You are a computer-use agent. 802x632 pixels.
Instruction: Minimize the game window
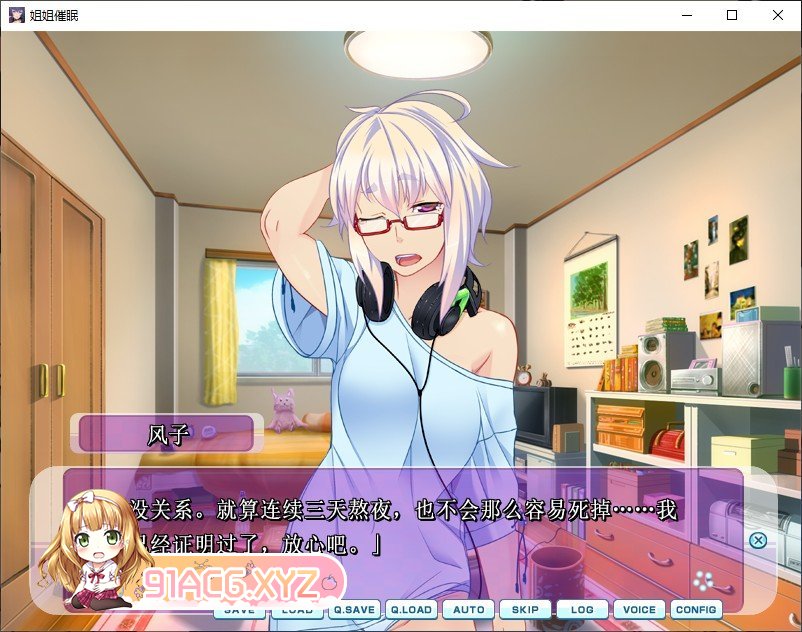(x=686, y=15)
